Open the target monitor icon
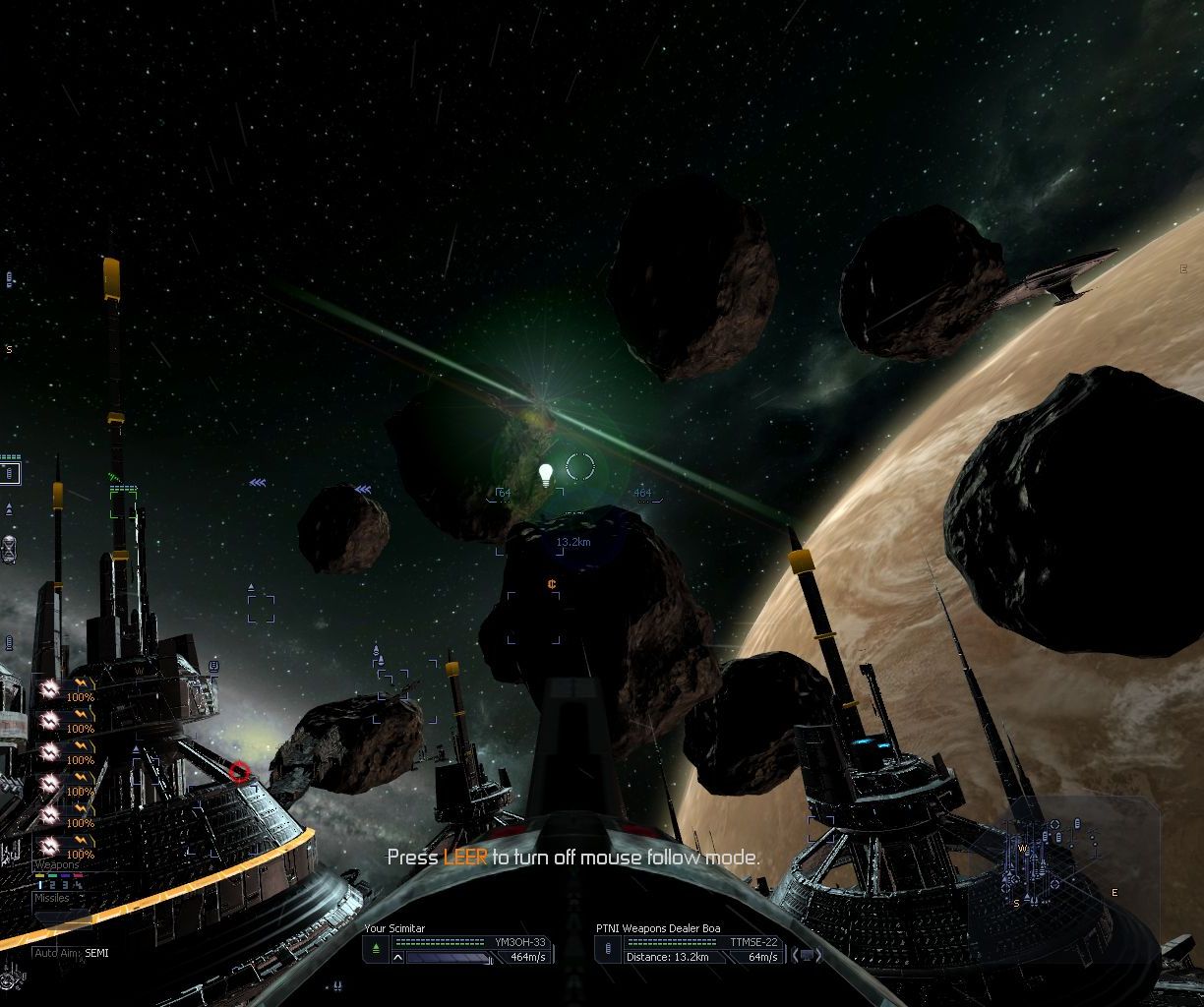1204x1007 pixels. click(x=807, y=955)
